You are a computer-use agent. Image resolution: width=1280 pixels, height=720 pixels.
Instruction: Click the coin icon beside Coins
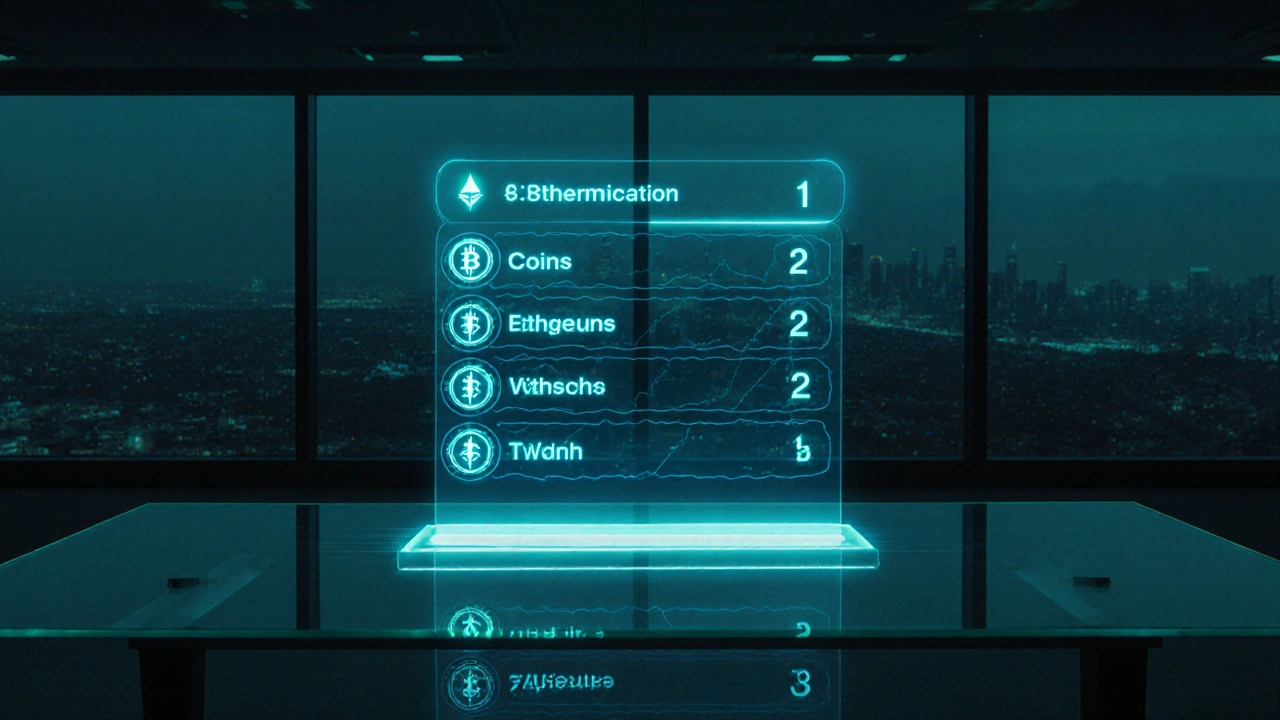click(468, 262)
